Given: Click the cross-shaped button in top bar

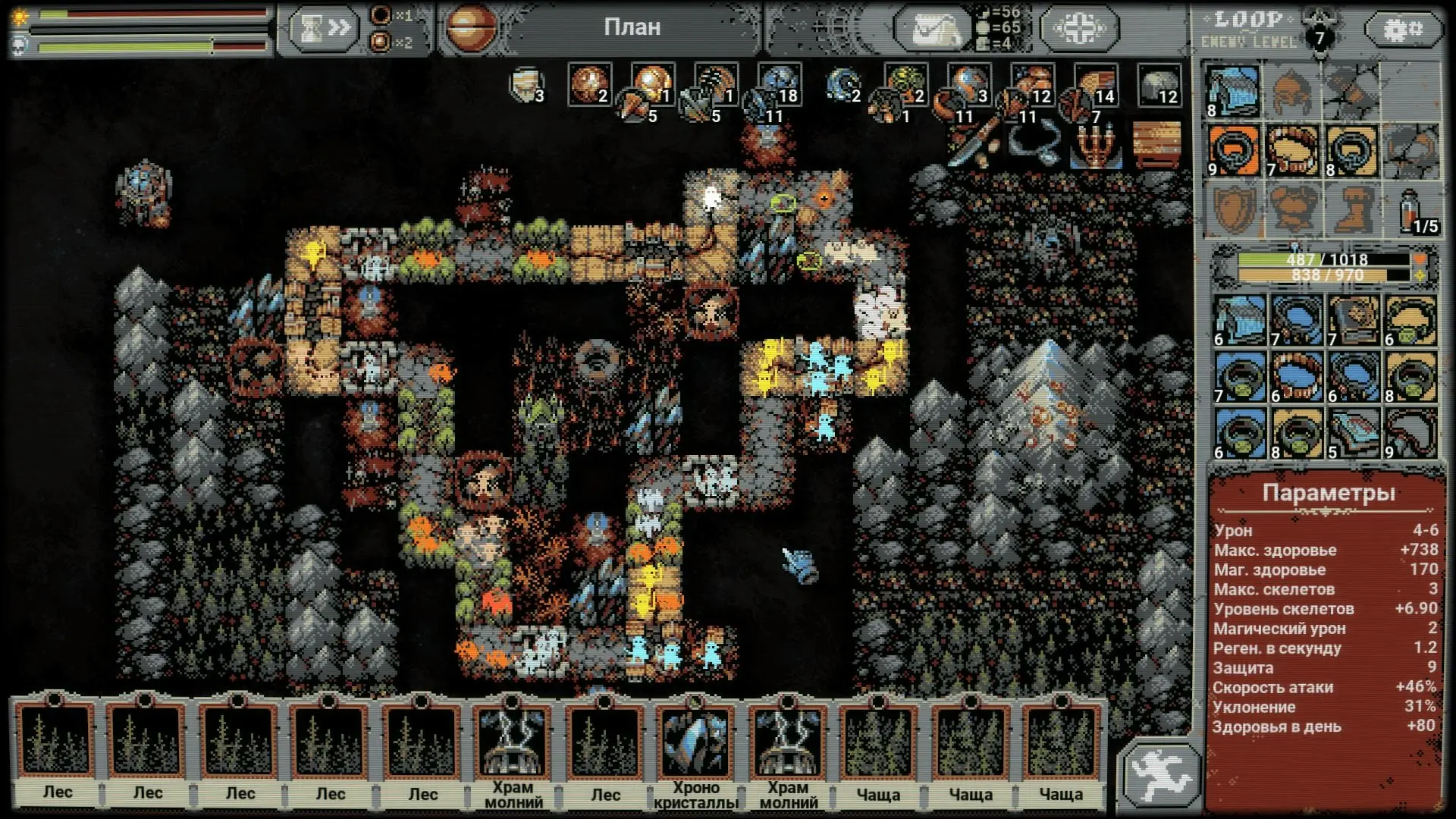Looking at the screenshot, I should pyautogui.click(x=1078, y=29).
